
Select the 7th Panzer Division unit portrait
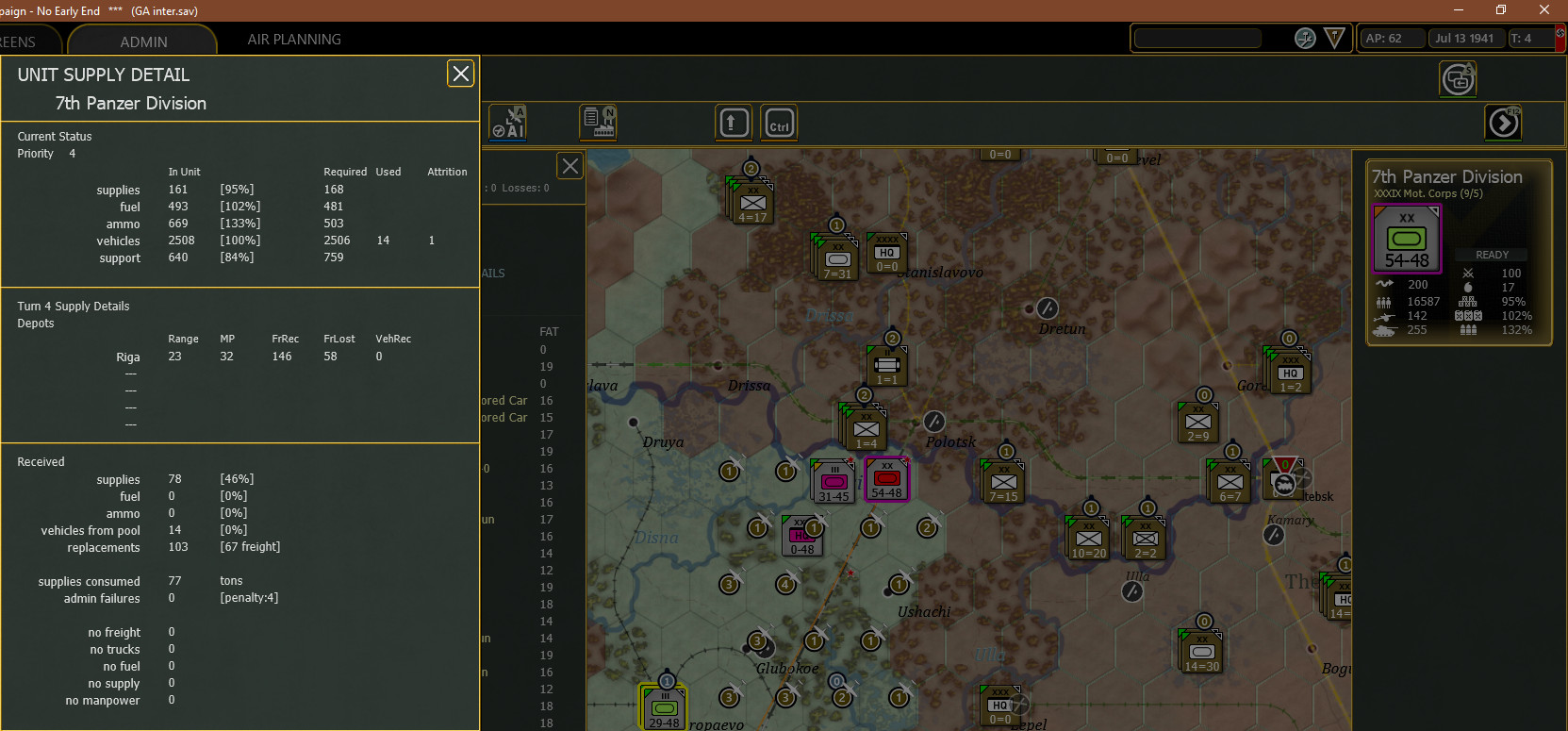click(1406, 238)
